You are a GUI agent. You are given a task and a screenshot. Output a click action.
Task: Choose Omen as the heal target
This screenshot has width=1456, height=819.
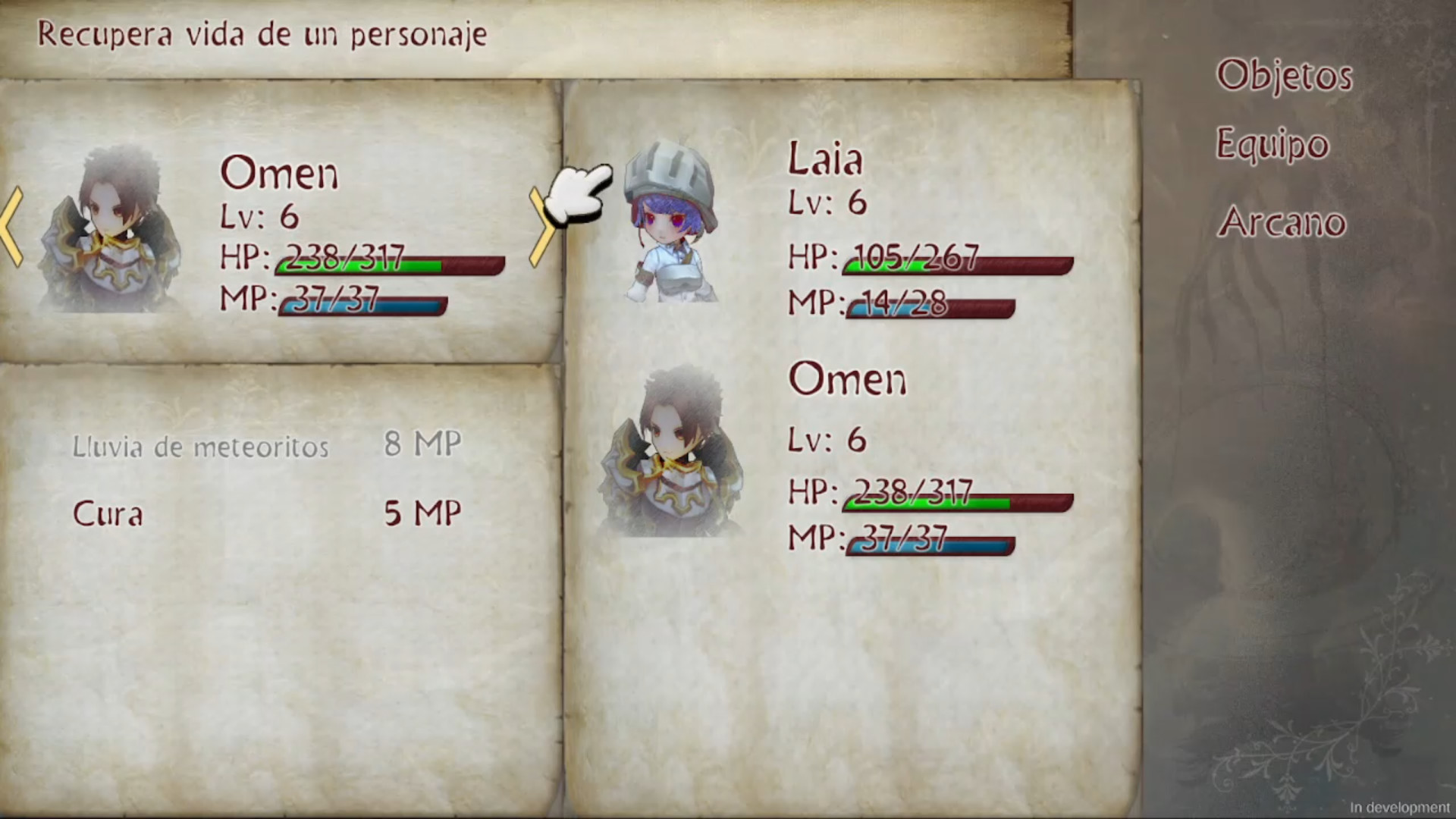pos(847,381)
